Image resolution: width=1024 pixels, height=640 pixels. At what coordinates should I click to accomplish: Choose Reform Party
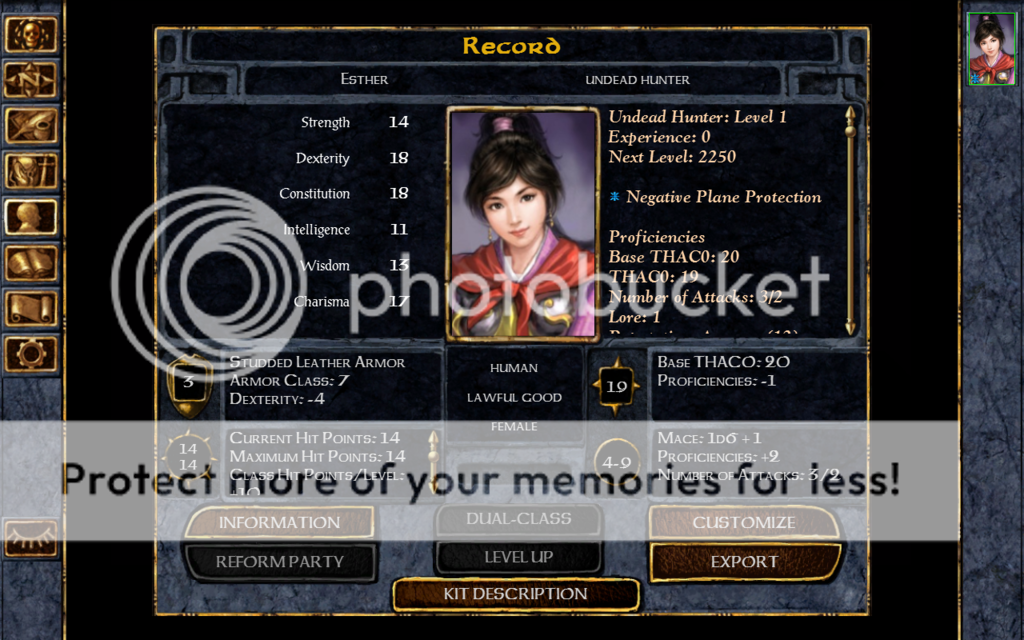click(279, 562)
